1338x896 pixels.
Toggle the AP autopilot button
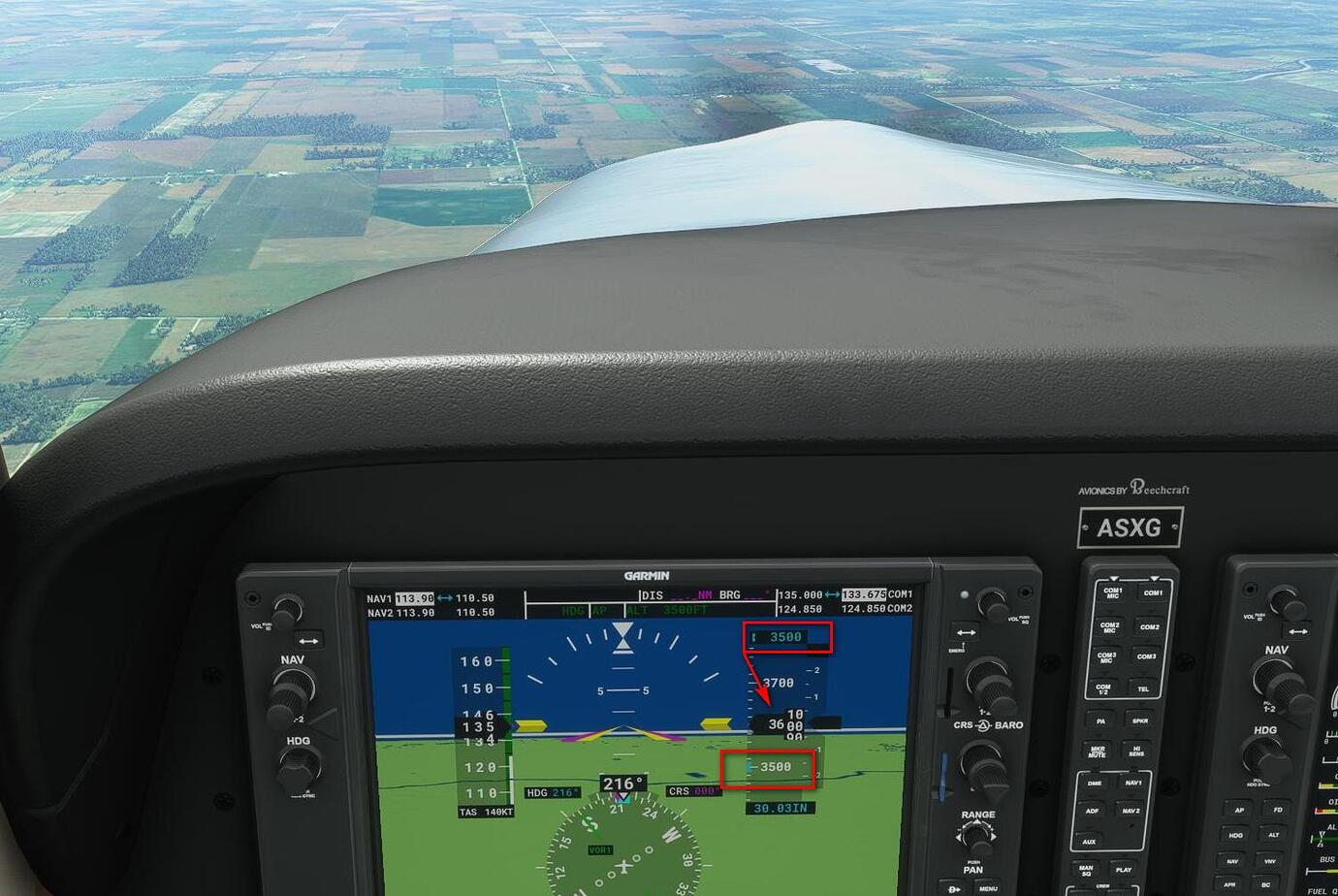(x=1239, y=811)
